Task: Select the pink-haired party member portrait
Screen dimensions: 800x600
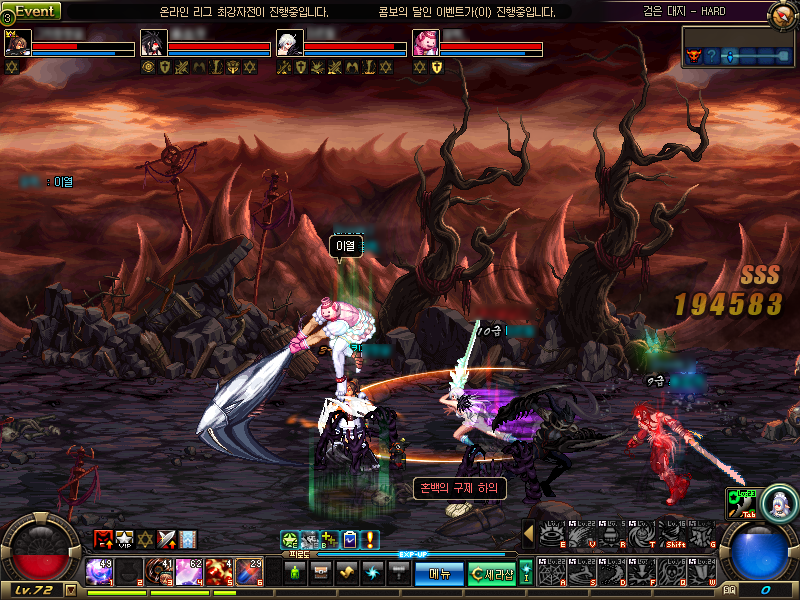Action: [x=425, y=43]
